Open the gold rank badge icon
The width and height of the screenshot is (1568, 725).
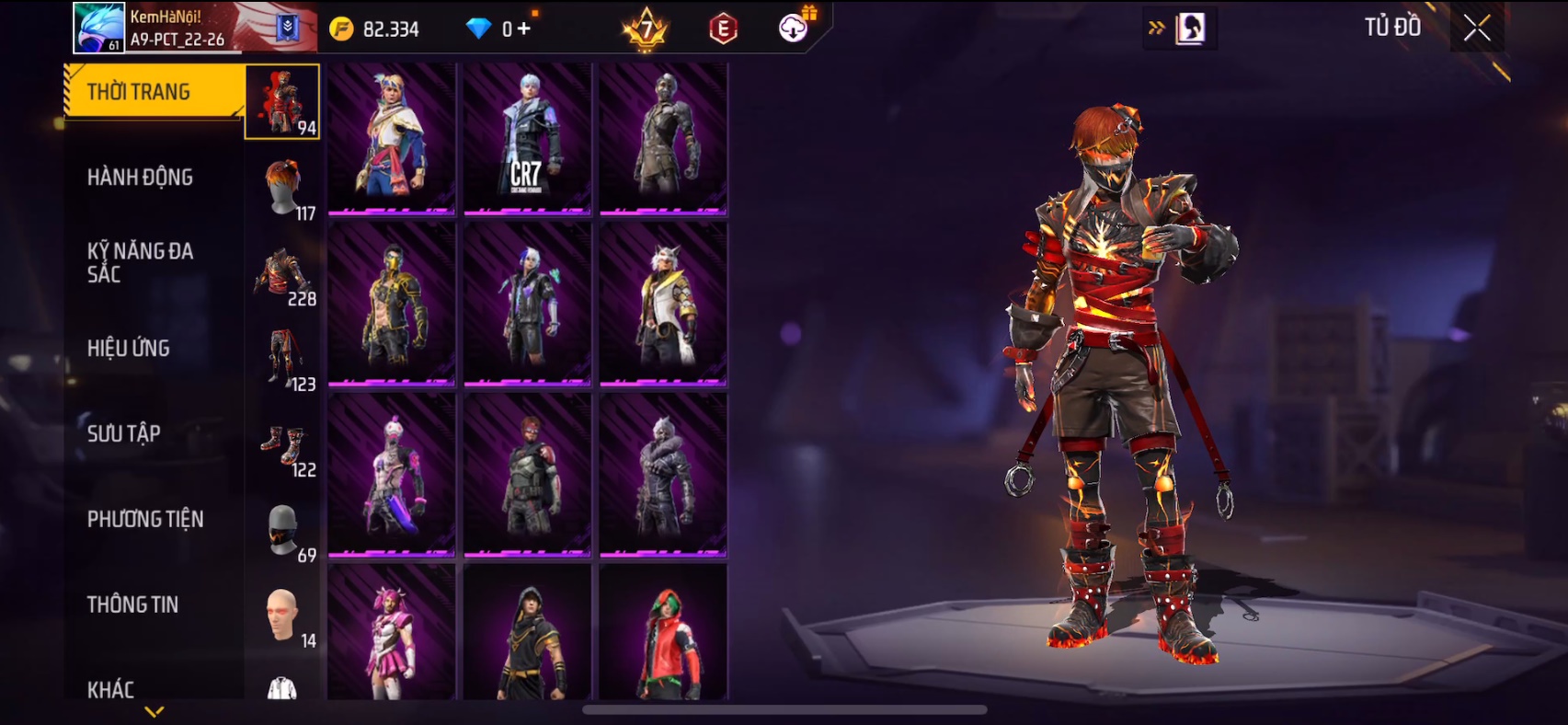(x=646, y=29)
